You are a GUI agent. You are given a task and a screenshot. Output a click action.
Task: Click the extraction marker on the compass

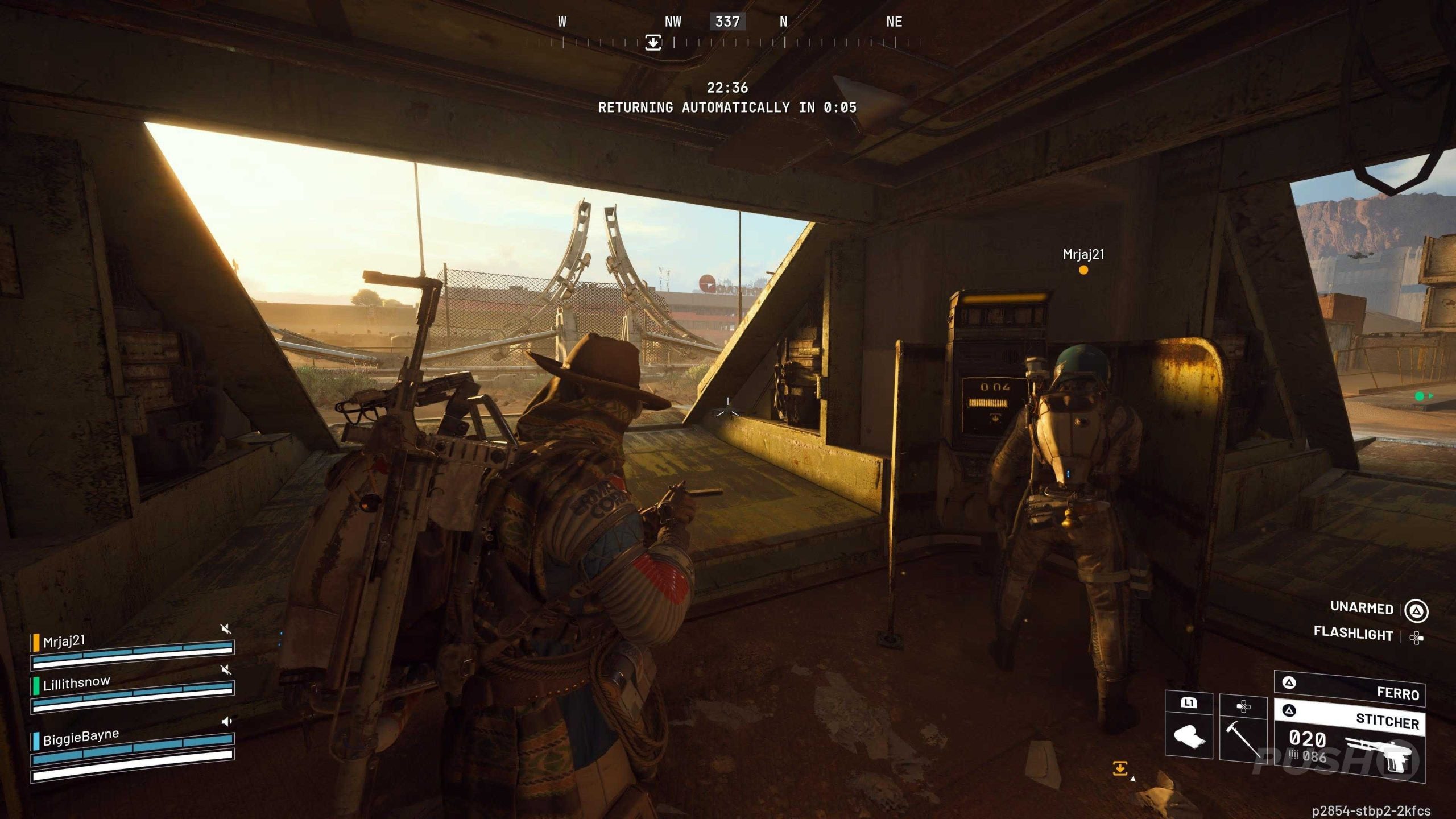[x=653, y=42]
